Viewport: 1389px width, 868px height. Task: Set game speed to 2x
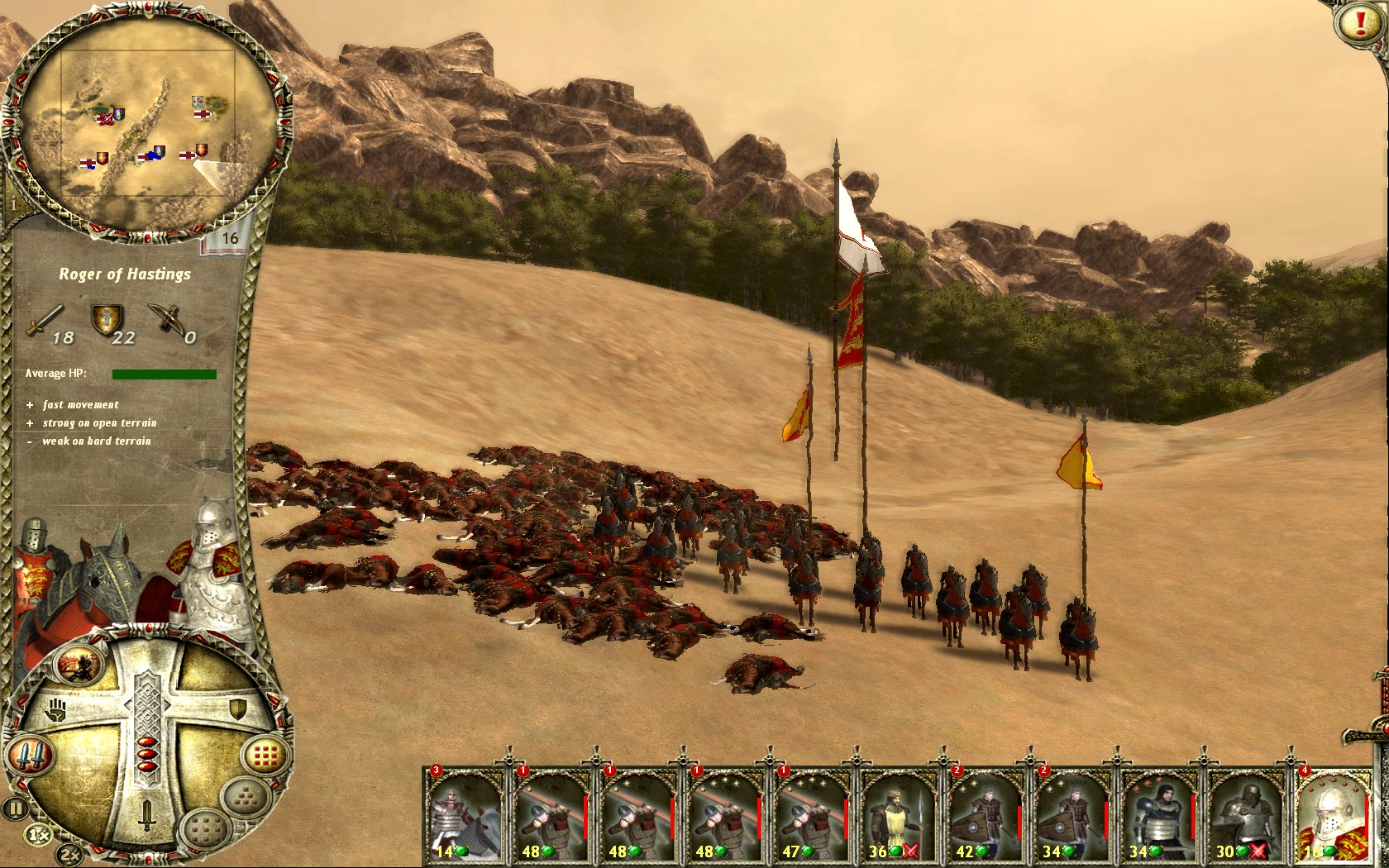pos(69,853)
